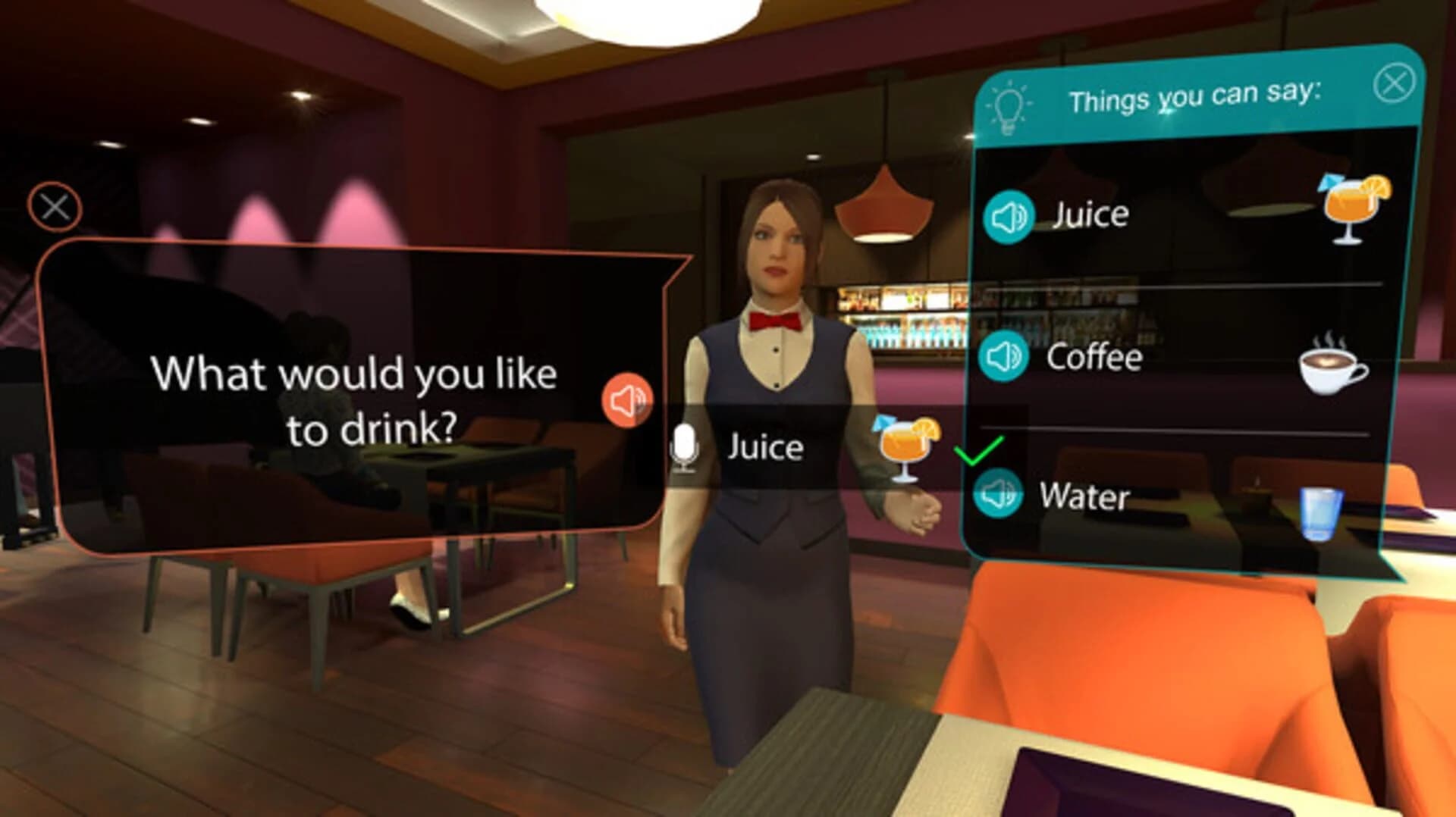Click the recognized "Juice" speech bar

[x=766, y=447]
